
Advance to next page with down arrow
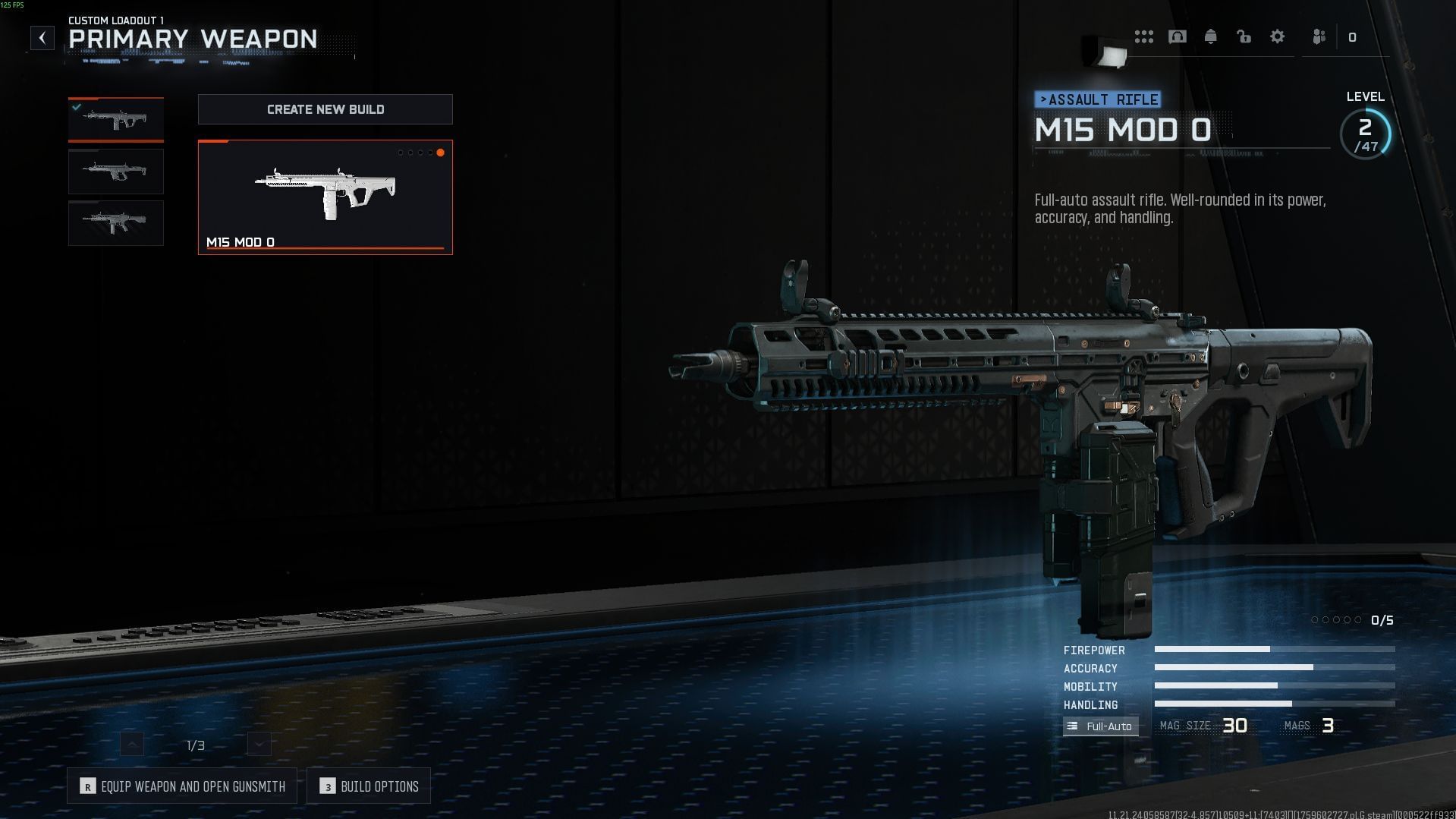[259, 744]
